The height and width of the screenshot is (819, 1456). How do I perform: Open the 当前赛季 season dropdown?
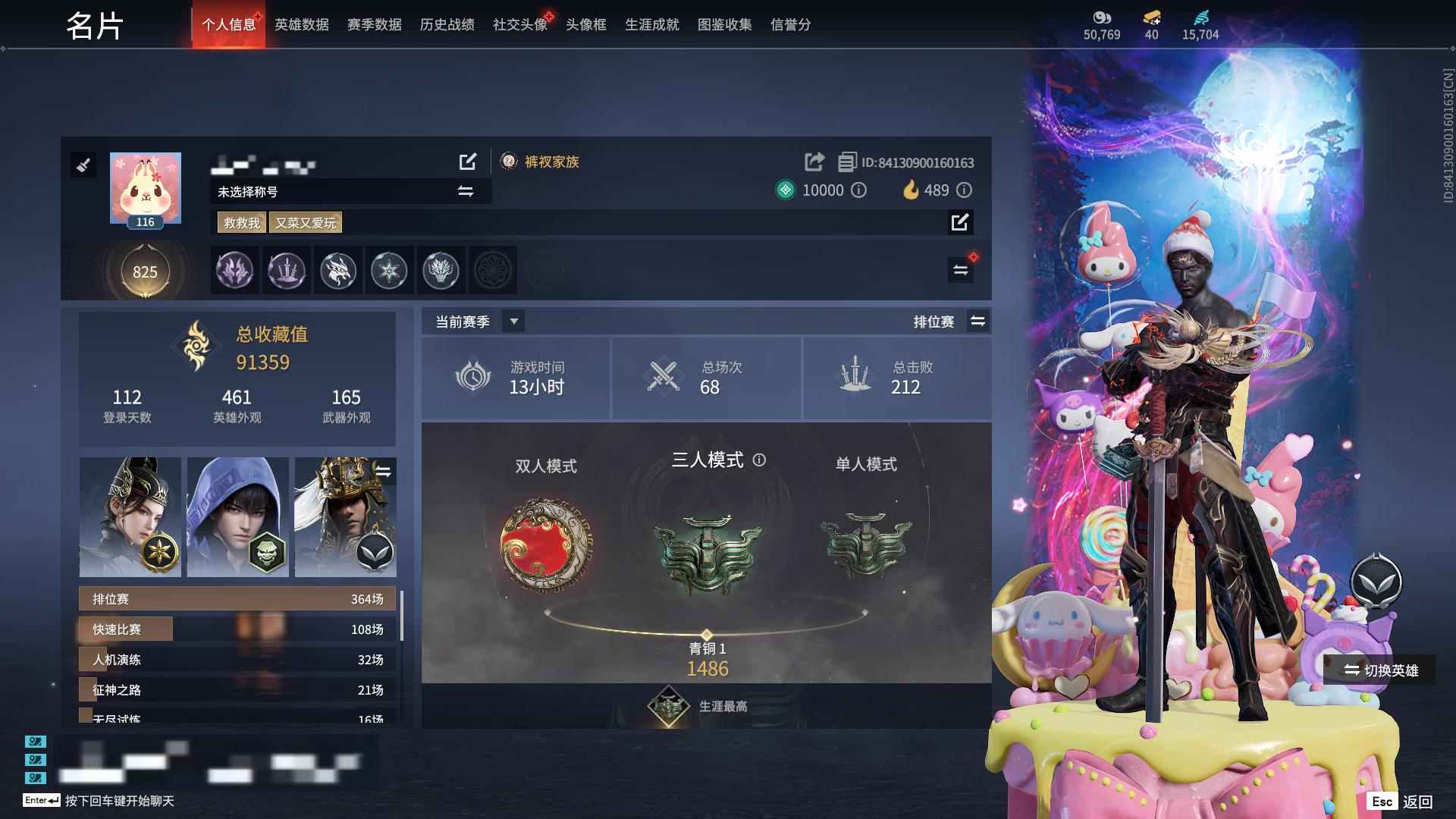514,321
